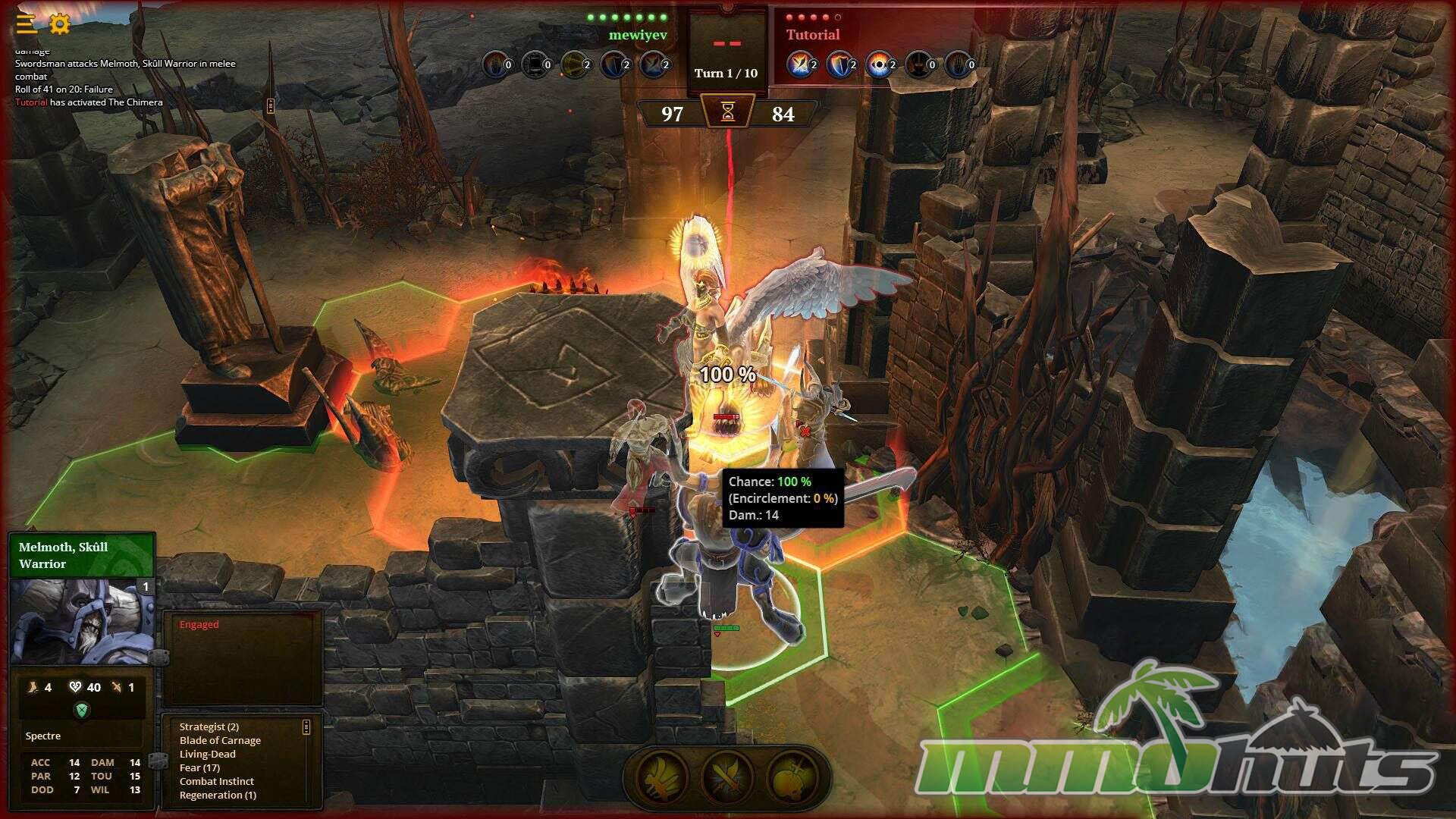Open the gear settings icon

[x=60, y=24]
